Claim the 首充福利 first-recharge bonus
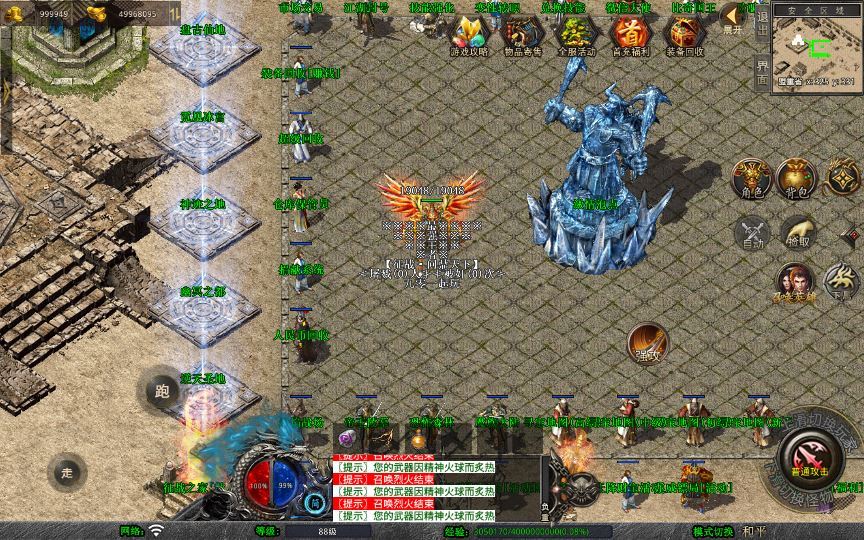Screen dimensions: 864x540 (x=630, y=36)
